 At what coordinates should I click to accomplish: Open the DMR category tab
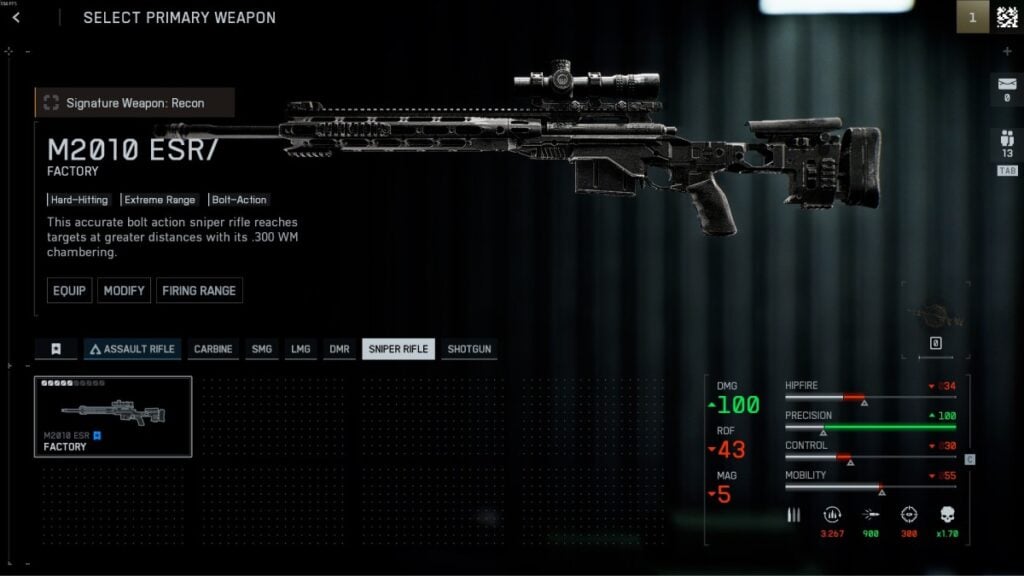(x=340, y=349)
